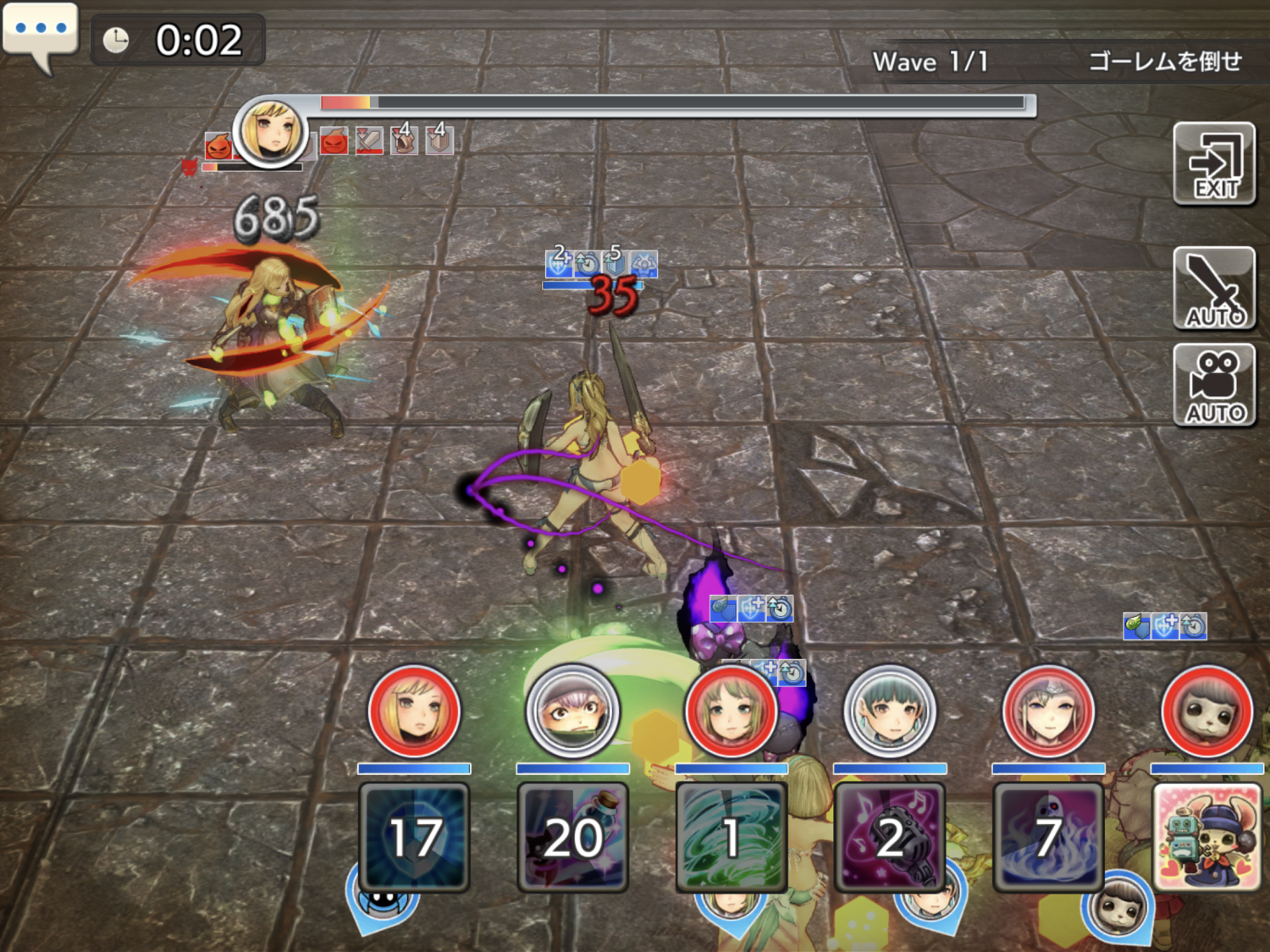Choose the silver-haired party member portrait

(x=1048, y=712)
